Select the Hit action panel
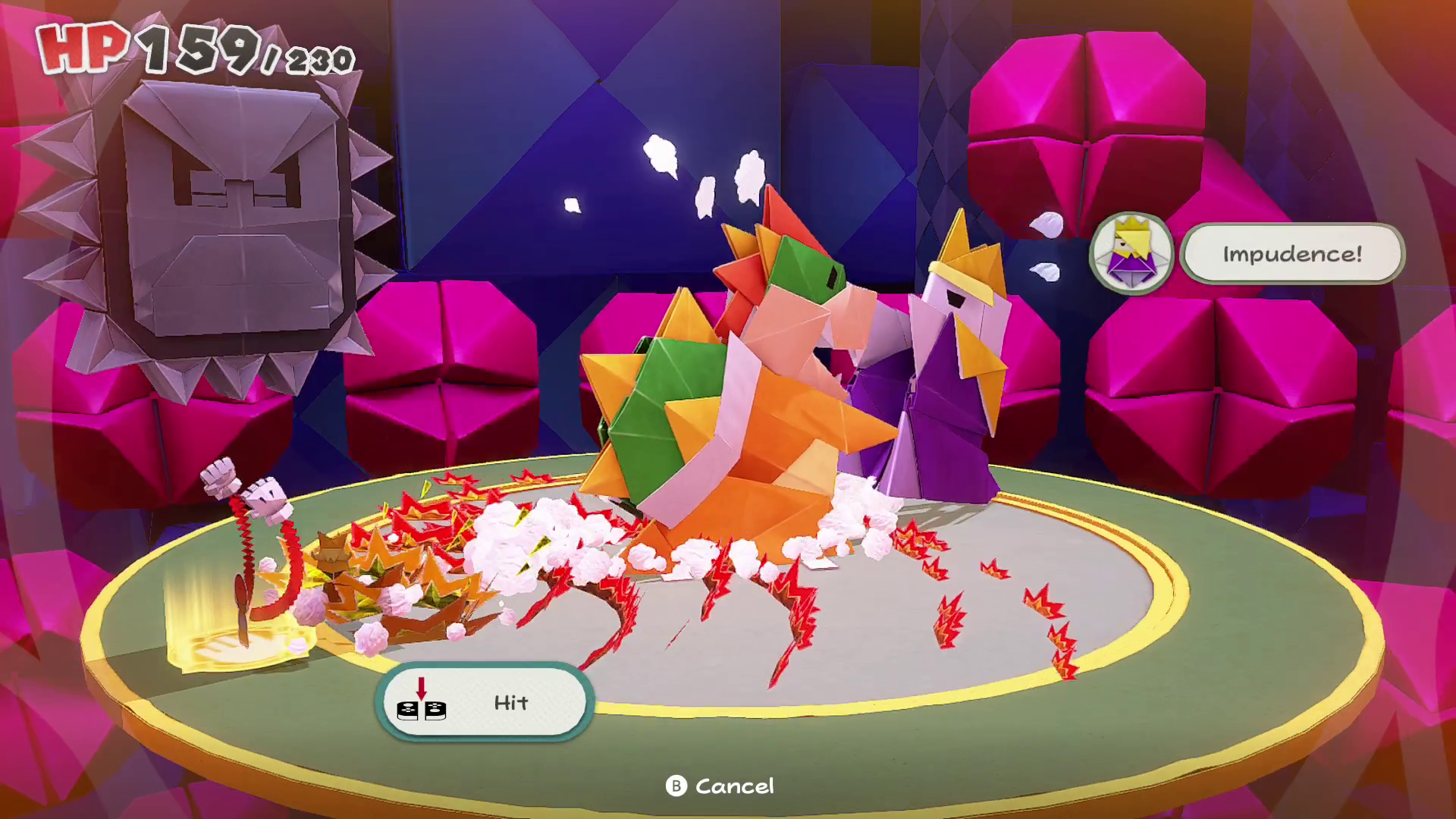Viewport: 1456px width, 819px height. coord(484,702)
